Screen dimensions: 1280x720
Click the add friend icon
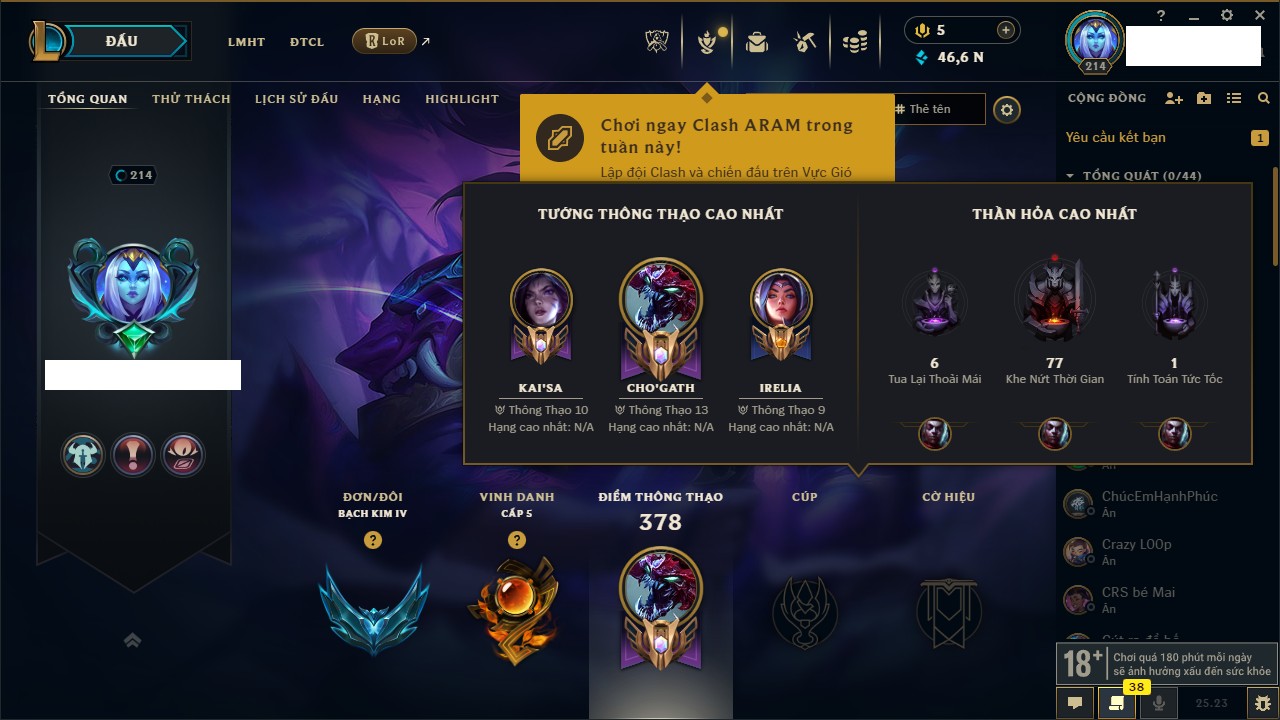[x=1174, y=98]
